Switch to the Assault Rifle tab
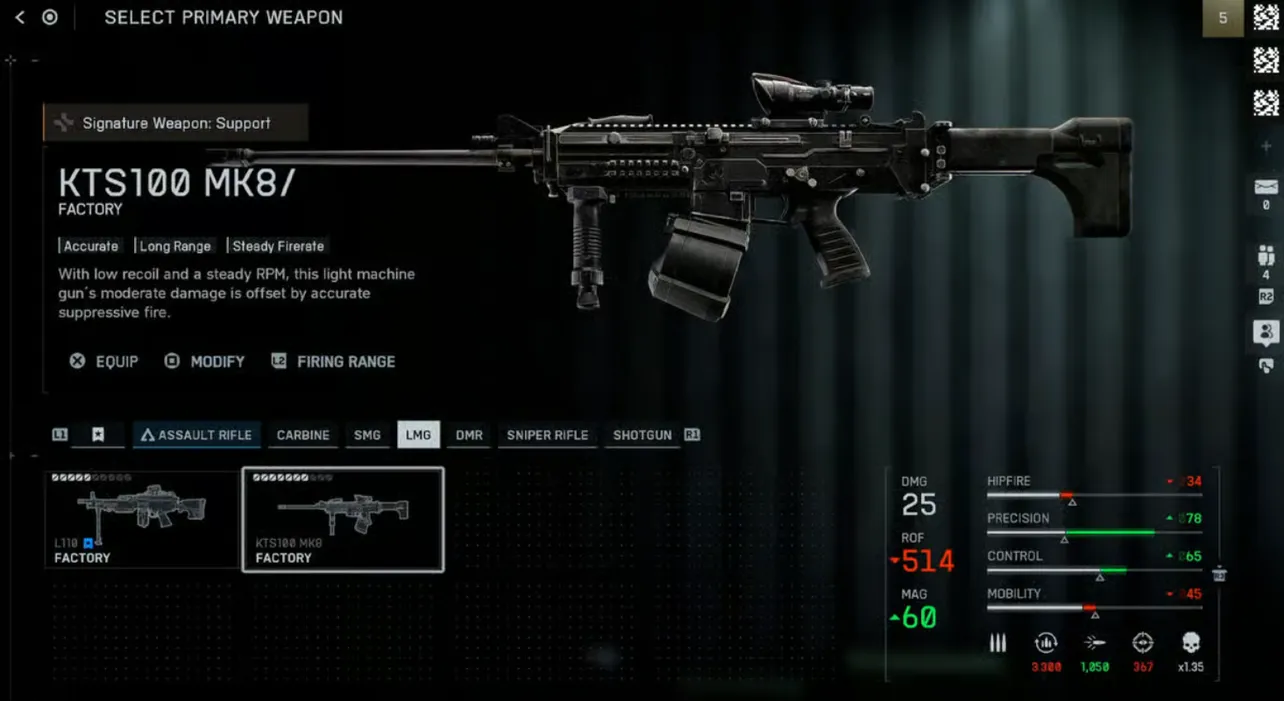Image resolution: width=1284 pixels, height=701 pixels. [x=196, y=435]
